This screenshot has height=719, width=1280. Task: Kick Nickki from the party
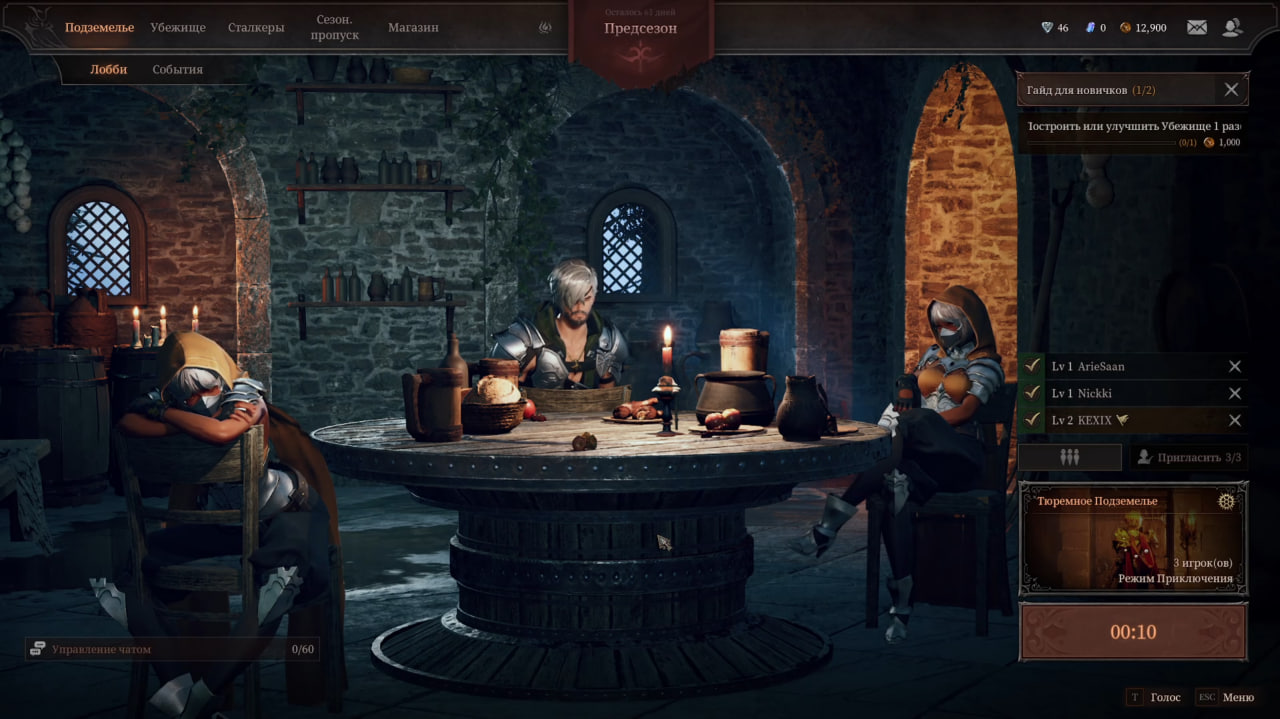tap(1235, 393)
